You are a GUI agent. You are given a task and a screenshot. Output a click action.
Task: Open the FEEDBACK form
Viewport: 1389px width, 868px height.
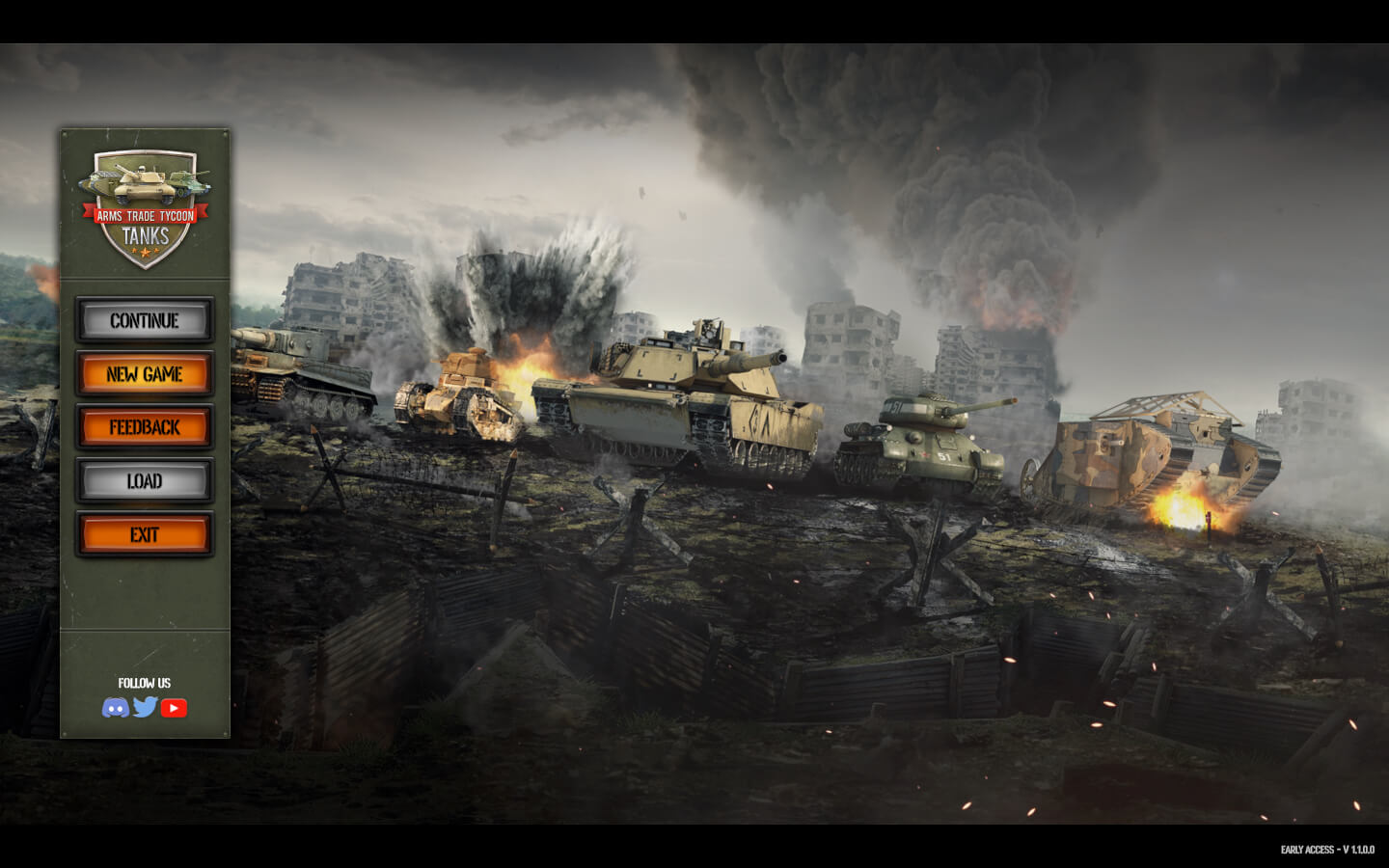coord(144,427)
